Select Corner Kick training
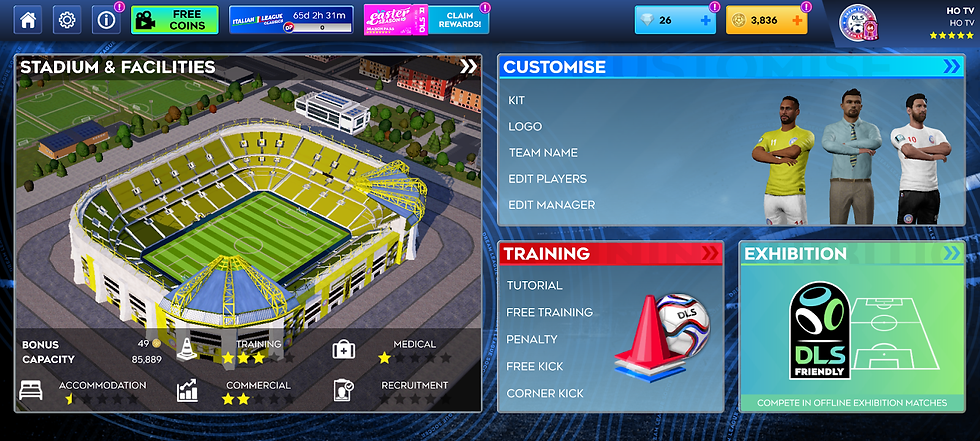The height and width of the screenshot is (441, 980). 545,394
